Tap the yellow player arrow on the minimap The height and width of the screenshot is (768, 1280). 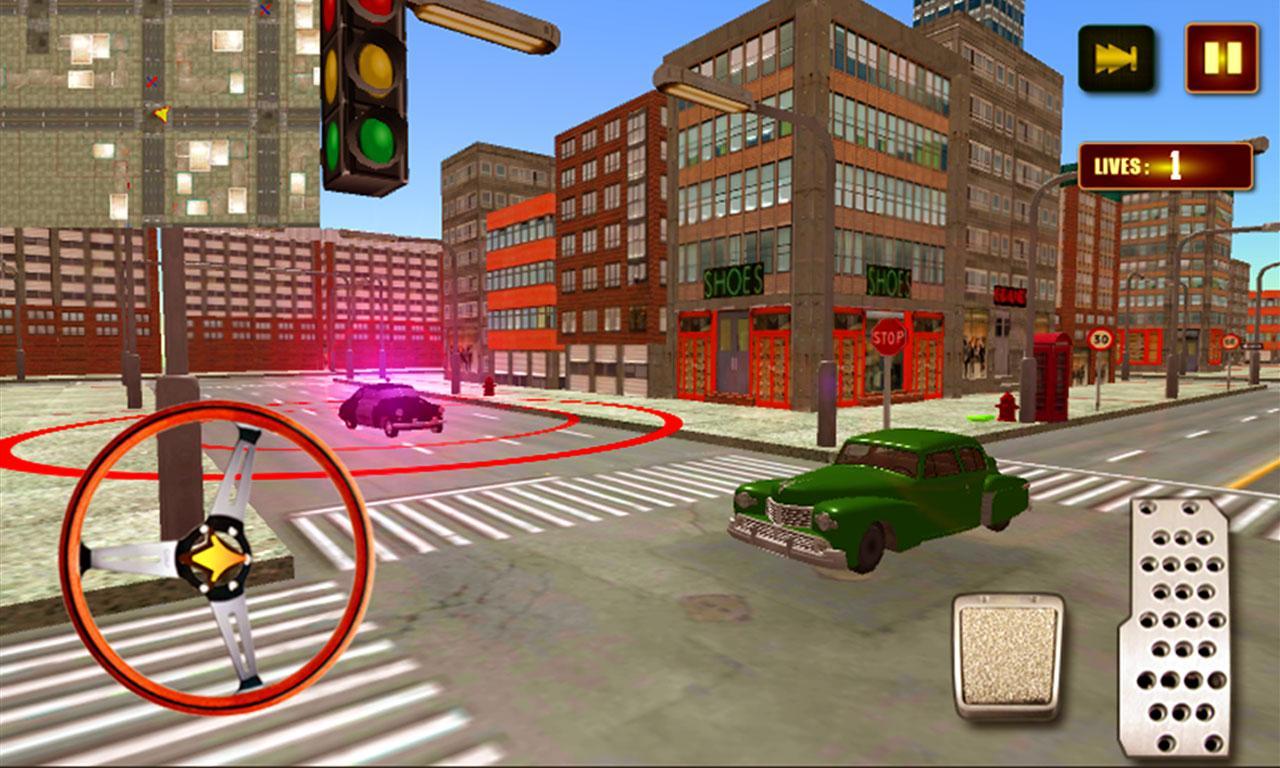(161, 115)
